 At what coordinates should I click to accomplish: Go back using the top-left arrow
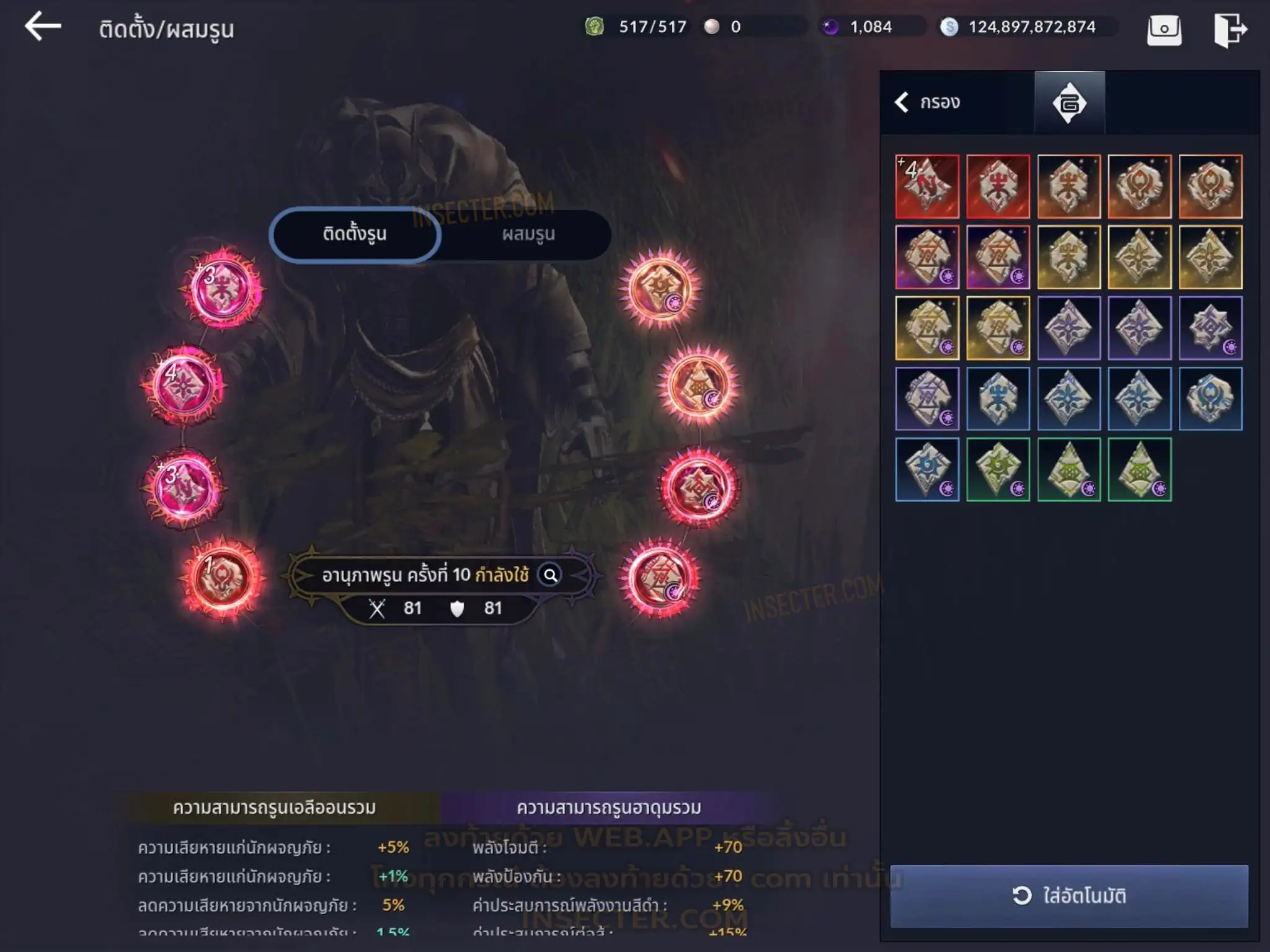click(43, 27)
